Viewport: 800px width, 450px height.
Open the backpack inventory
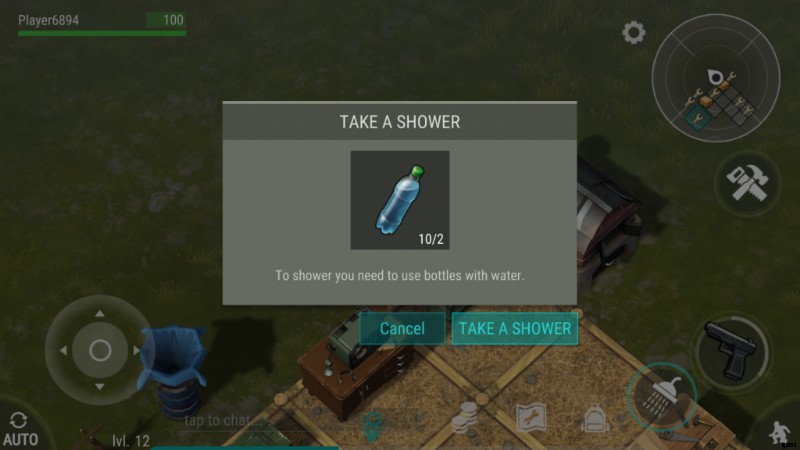pos(596,420)
